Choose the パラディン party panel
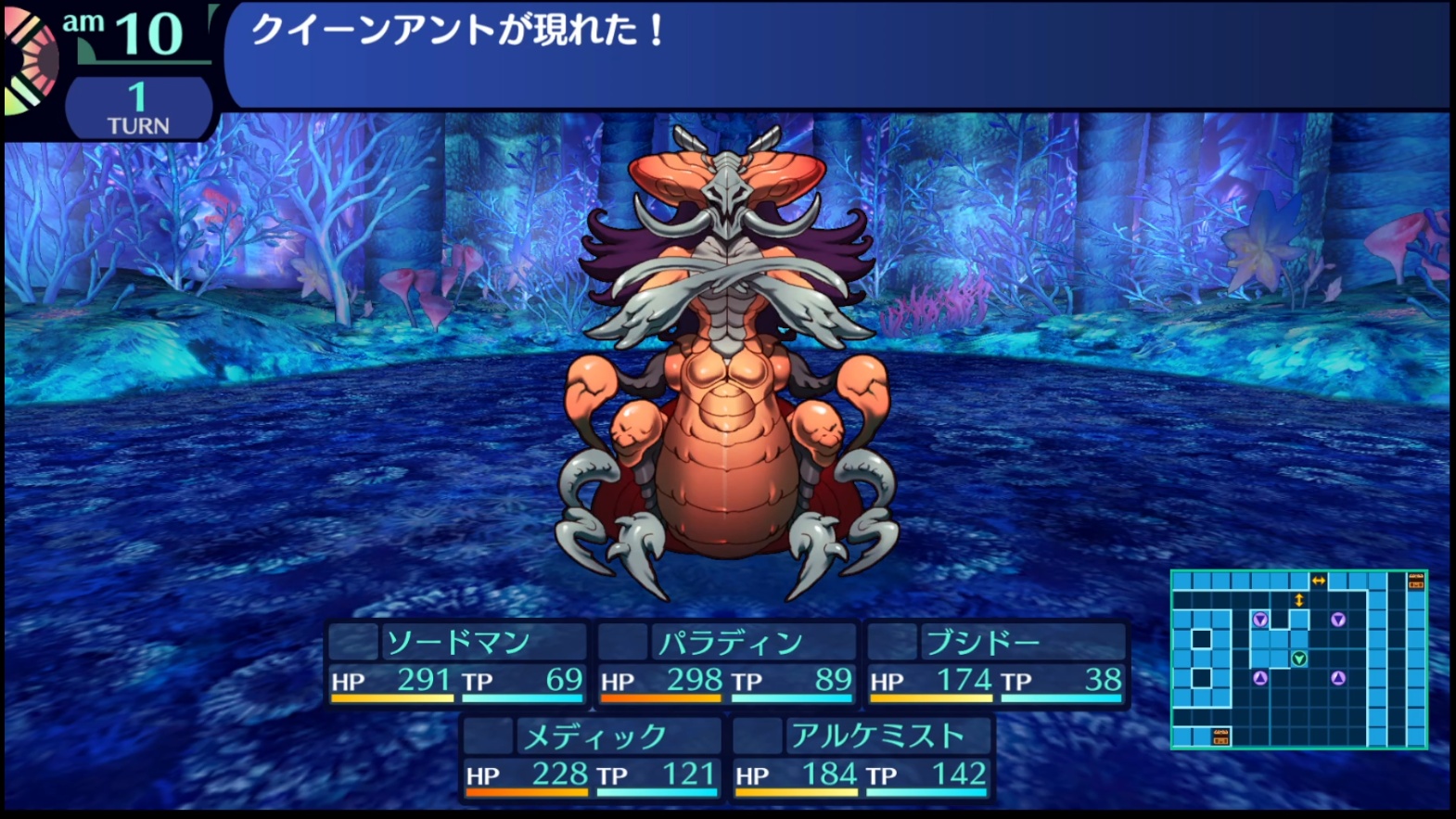Viewport: 1456px width, 819px height. (x=726, y=663)
